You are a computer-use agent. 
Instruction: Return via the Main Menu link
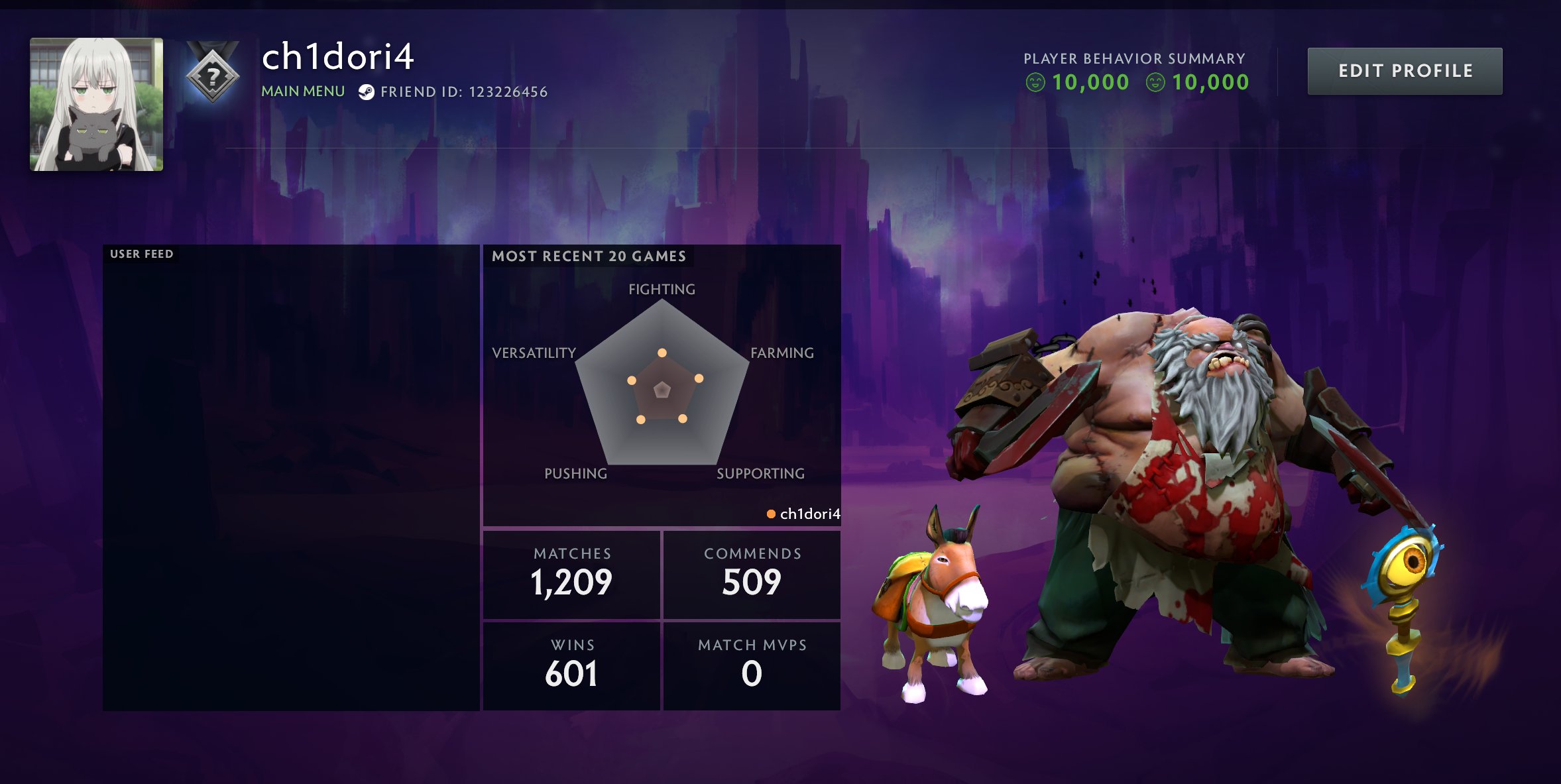tap(303, 91)
